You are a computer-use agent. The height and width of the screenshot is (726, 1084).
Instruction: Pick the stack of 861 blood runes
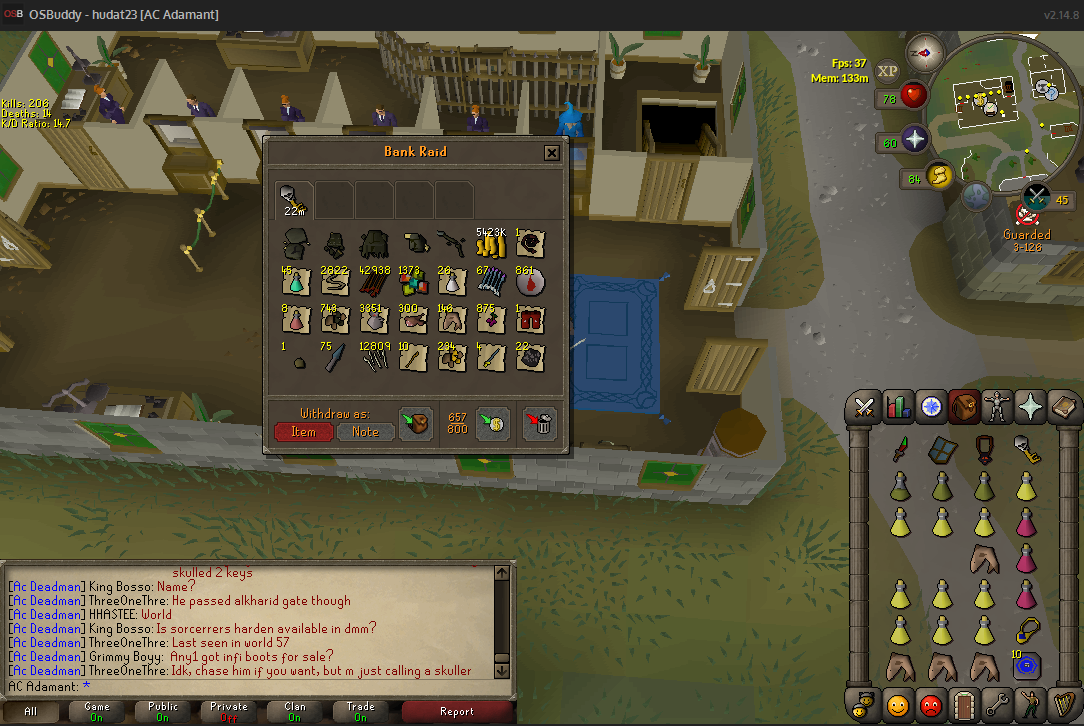[530, 282]
